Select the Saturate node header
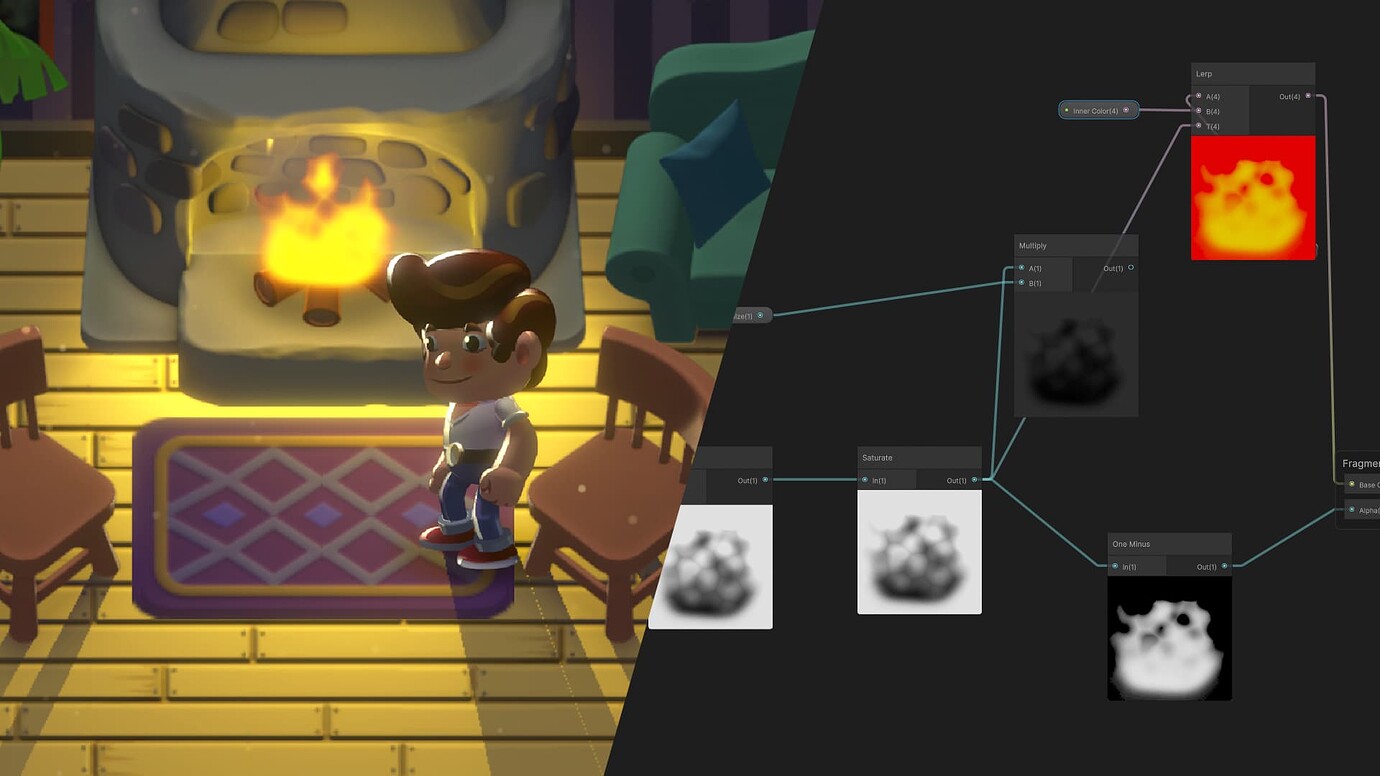 [900, 457]
